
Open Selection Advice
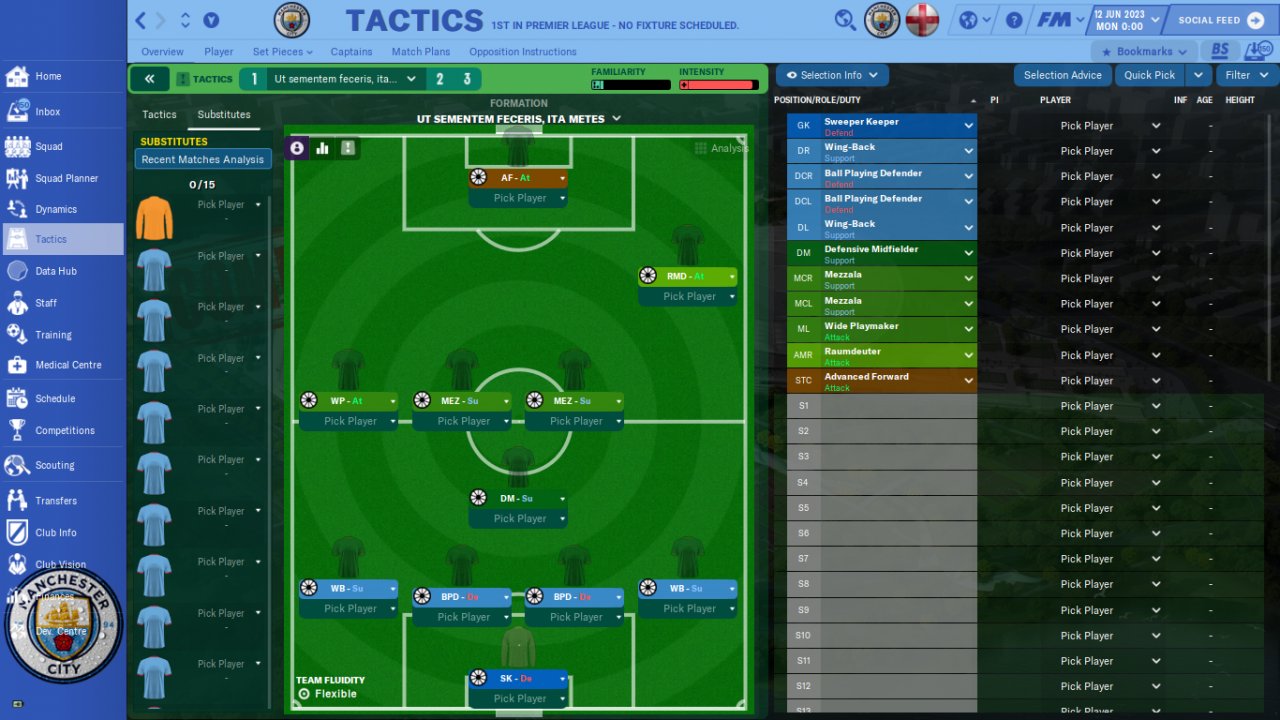pyautogui.click(x=1062, y=75)
